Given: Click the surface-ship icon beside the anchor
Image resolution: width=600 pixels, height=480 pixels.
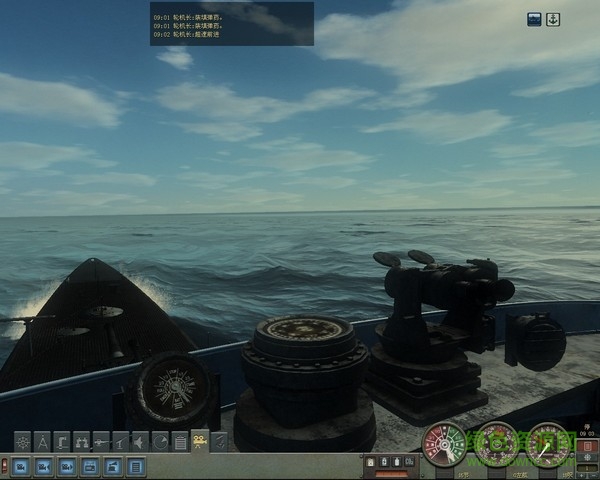Looking at the screenshot, I should 534,19.
